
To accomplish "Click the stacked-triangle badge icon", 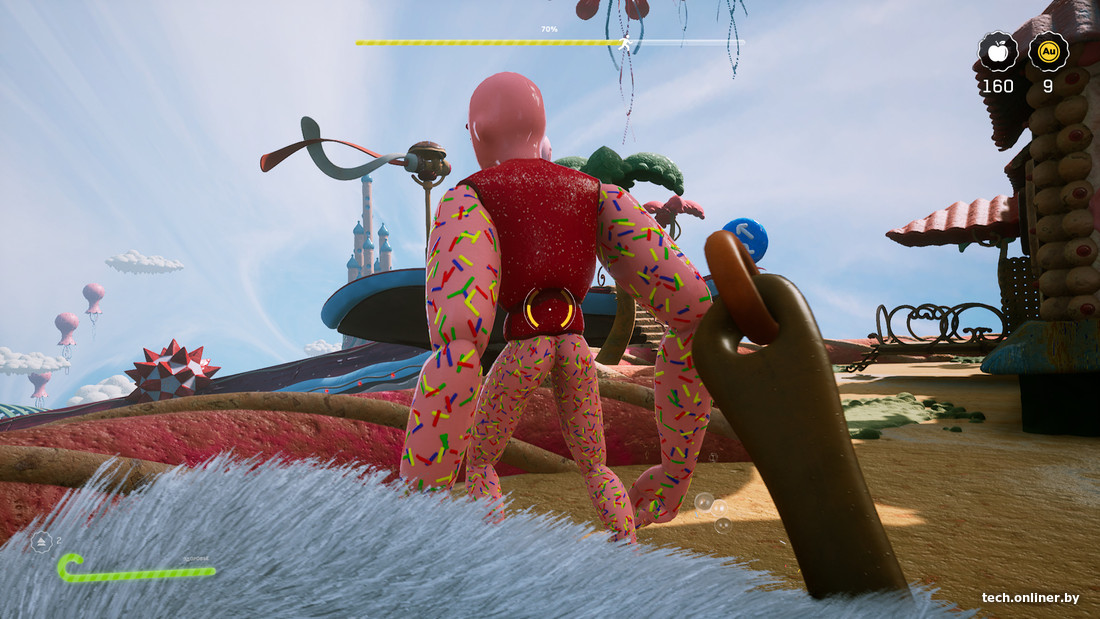I will 42,542.
